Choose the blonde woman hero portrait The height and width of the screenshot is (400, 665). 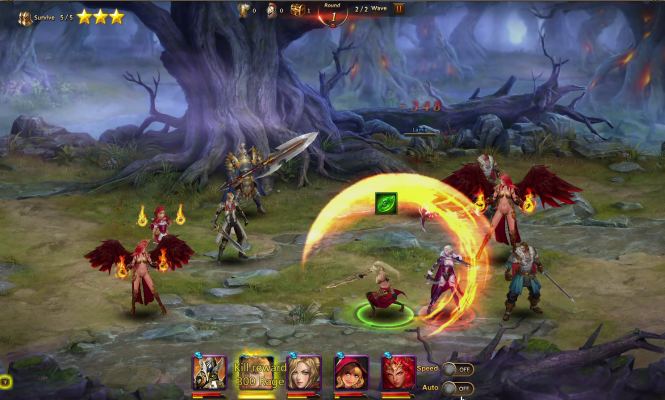tap(304, 372)
